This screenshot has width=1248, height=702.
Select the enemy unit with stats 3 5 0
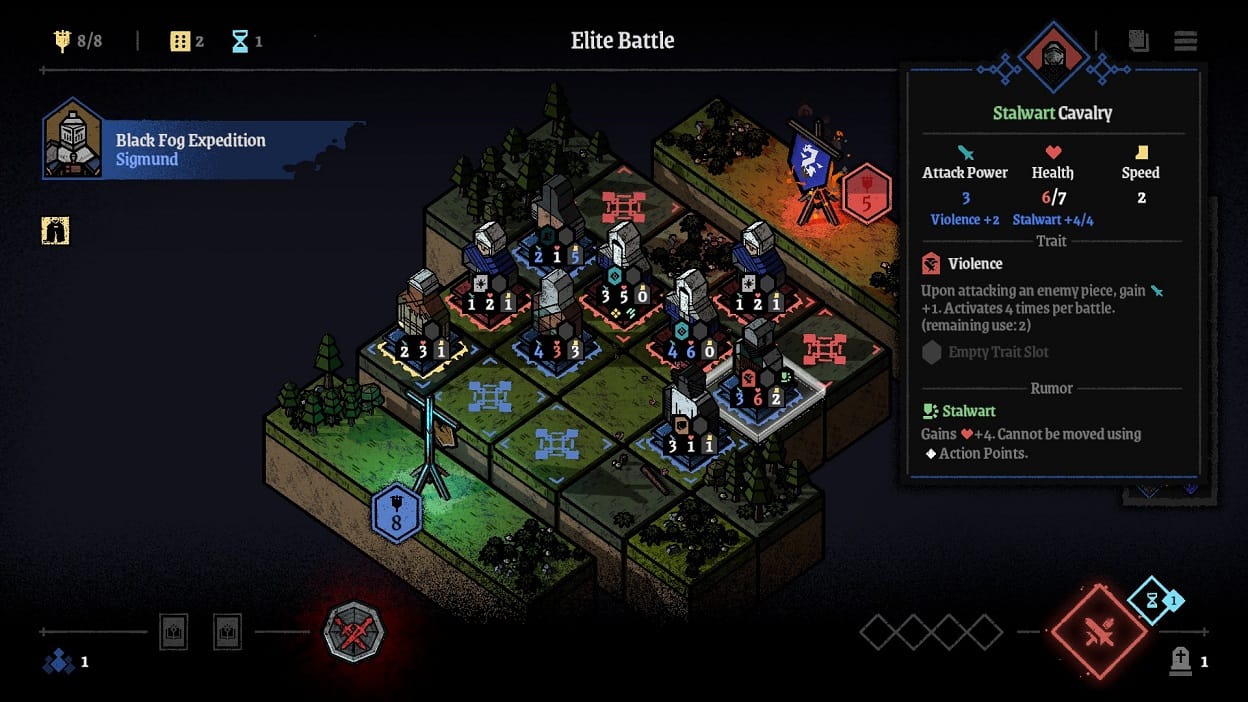622,270
